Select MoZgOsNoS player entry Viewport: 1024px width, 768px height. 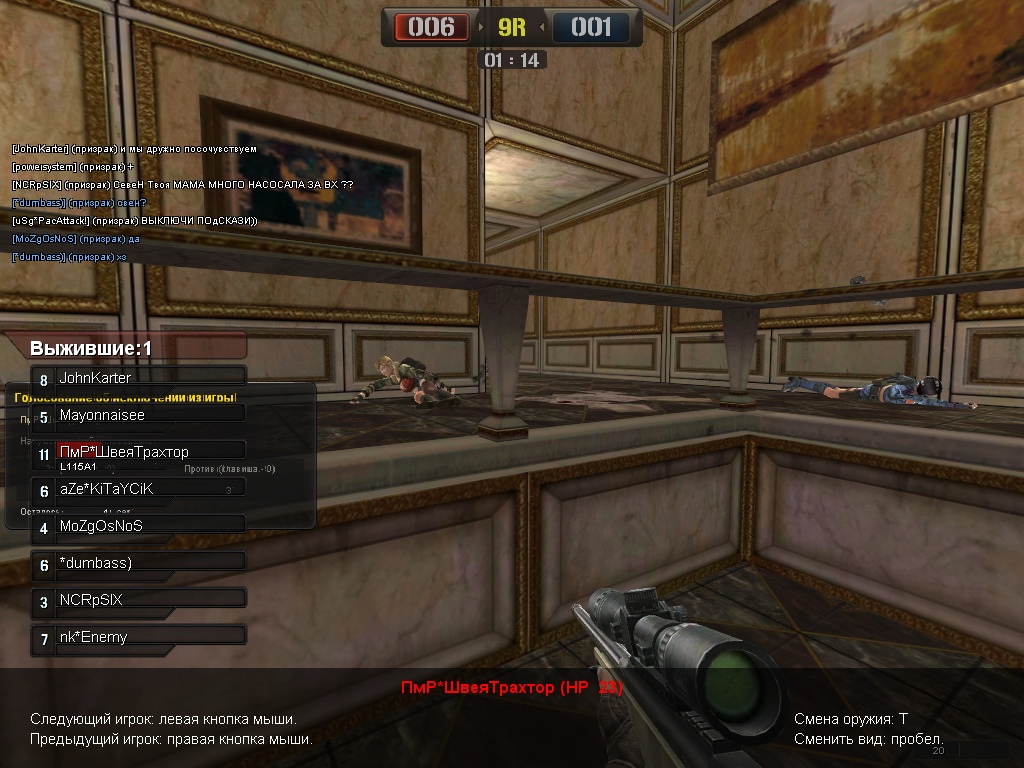tap(138, 526)
